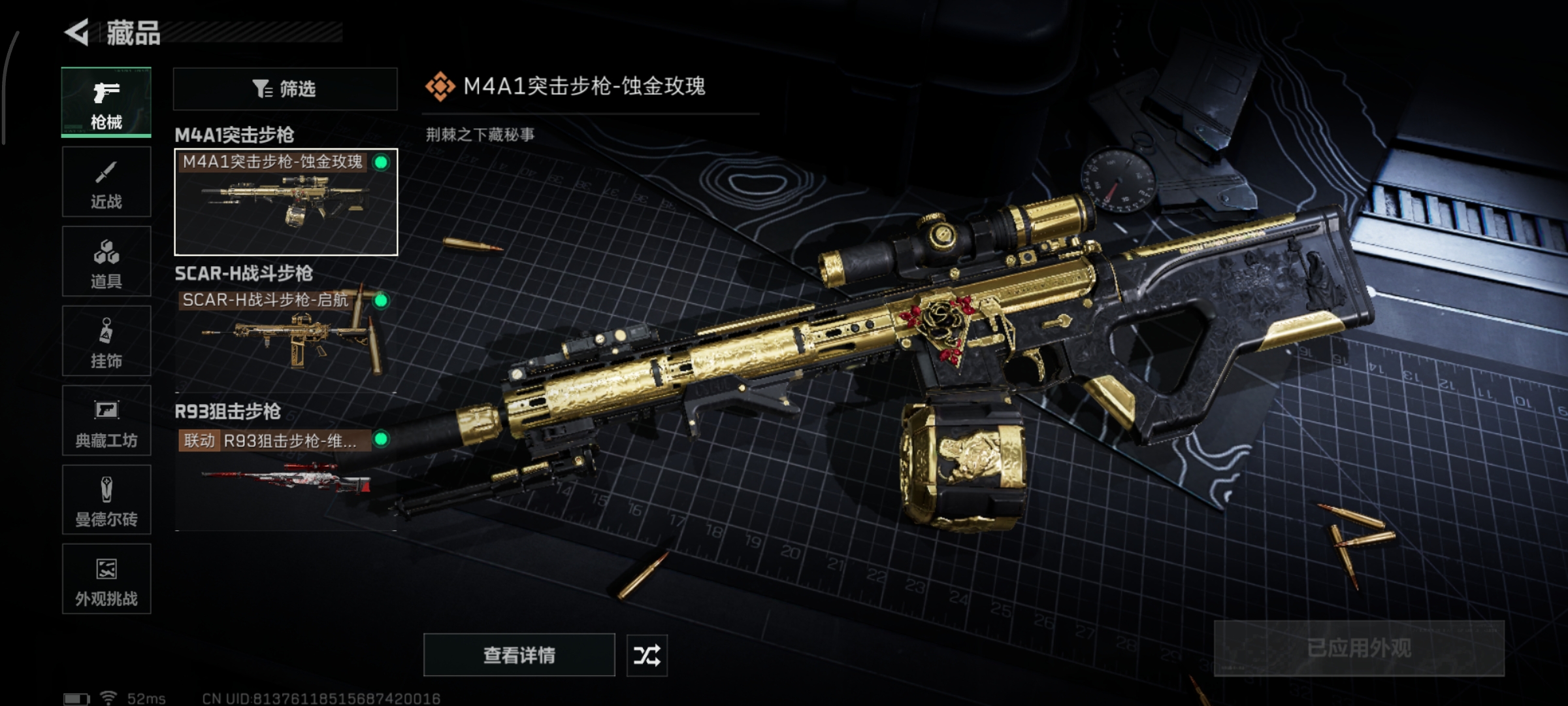
Task: Toggle the shuffle random skin icon
Action: tap(647, 655)
